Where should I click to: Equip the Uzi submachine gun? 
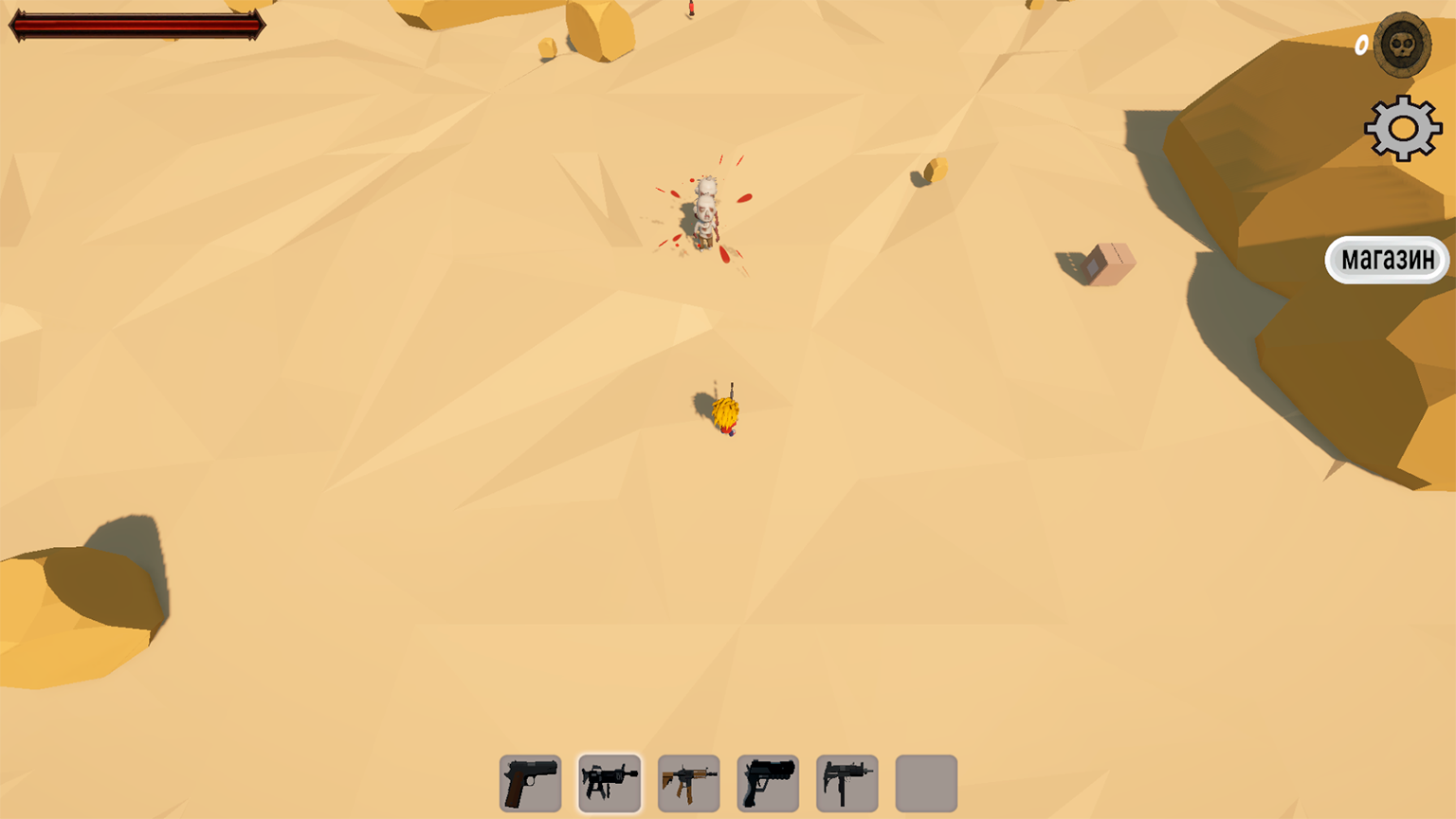click(847, 783)
